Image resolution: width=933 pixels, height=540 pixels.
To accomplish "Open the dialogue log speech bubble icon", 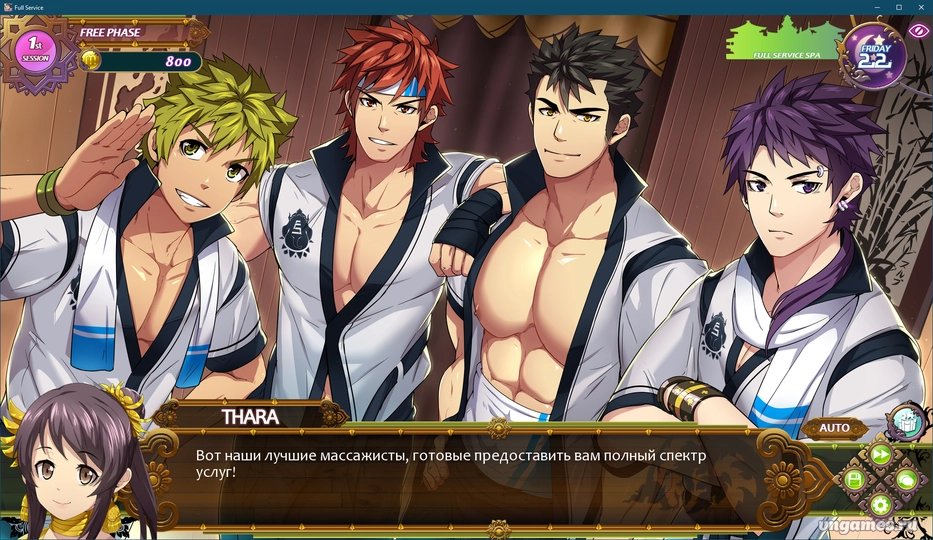I will click(906, 481).
